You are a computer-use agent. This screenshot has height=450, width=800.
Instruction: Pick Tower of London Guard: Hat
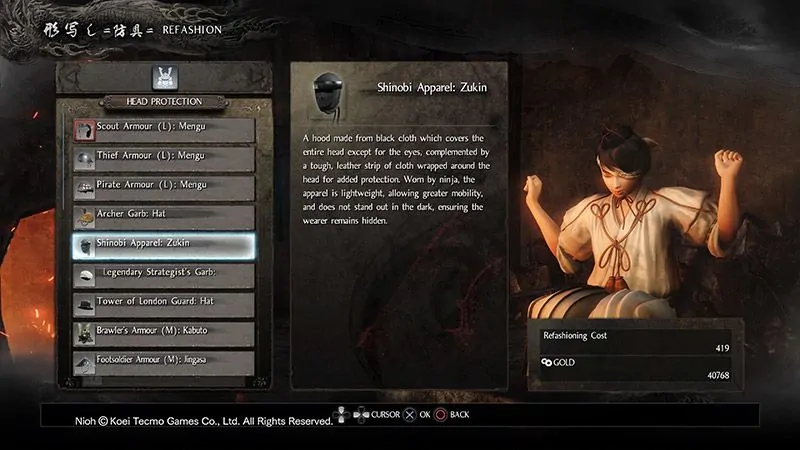click(163, 302)
